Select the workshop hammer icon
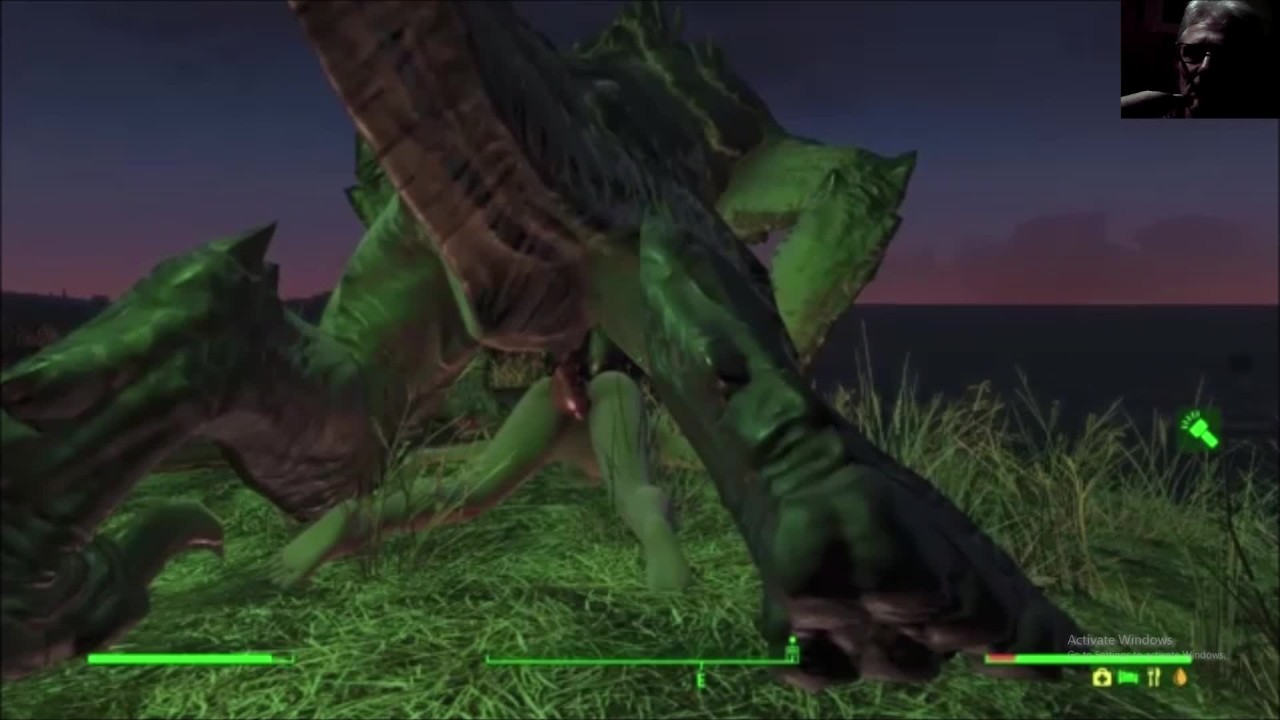Screen dimensions: 1280x720 point(1198,432)
